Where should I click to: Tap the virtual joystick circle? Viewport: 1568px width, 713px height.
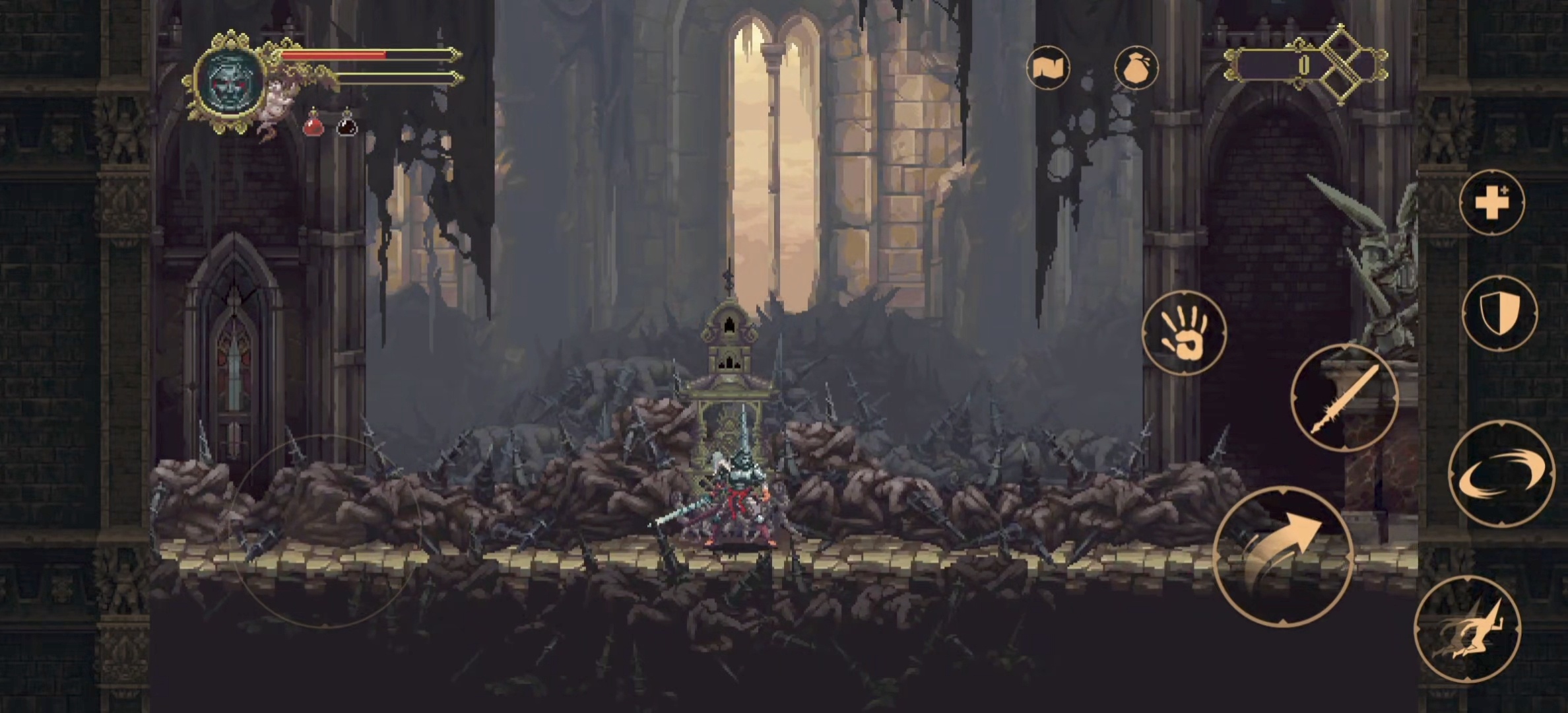click(x=327, y=530)
